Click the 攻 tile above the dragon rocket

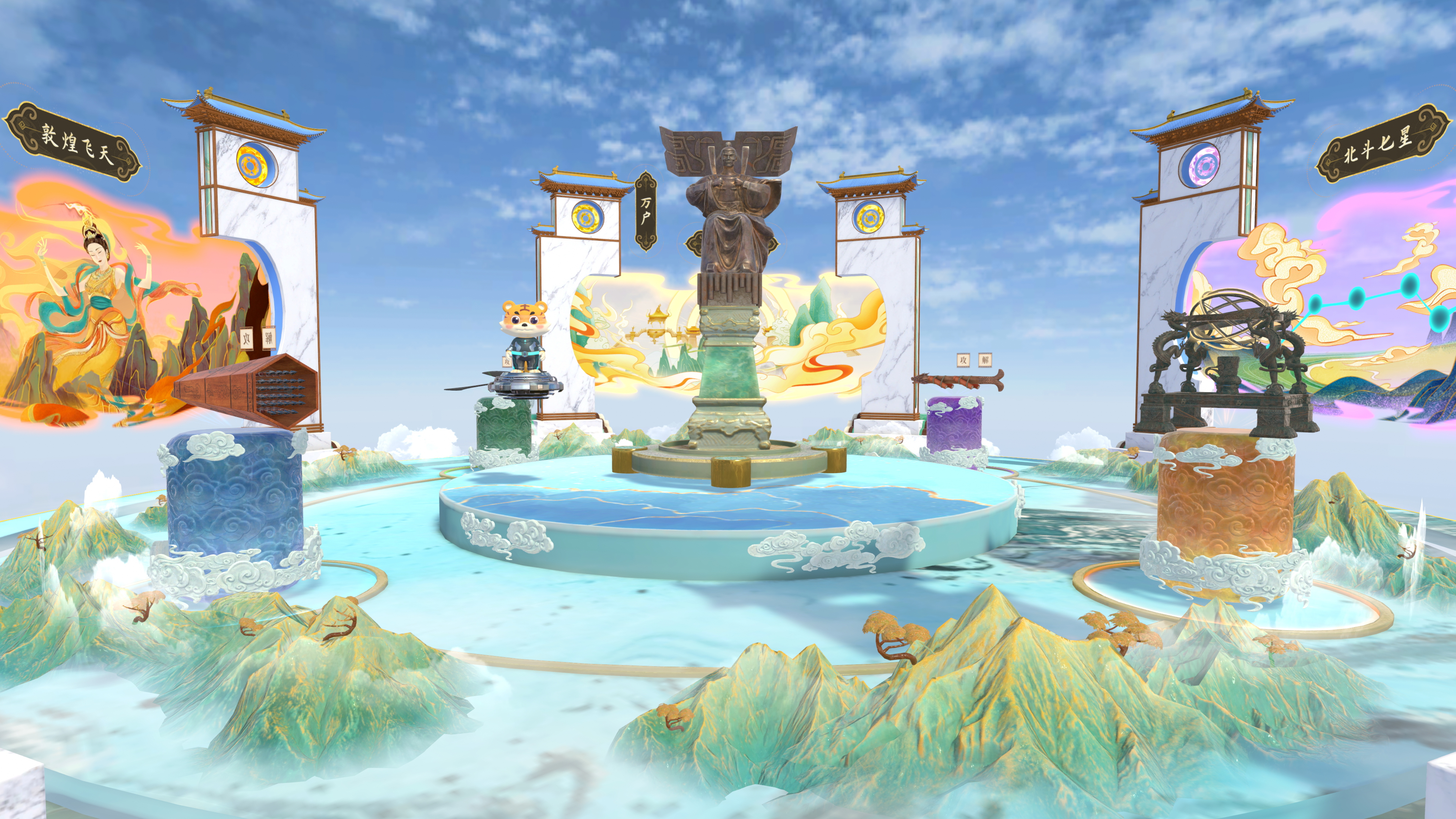point(963,359)
